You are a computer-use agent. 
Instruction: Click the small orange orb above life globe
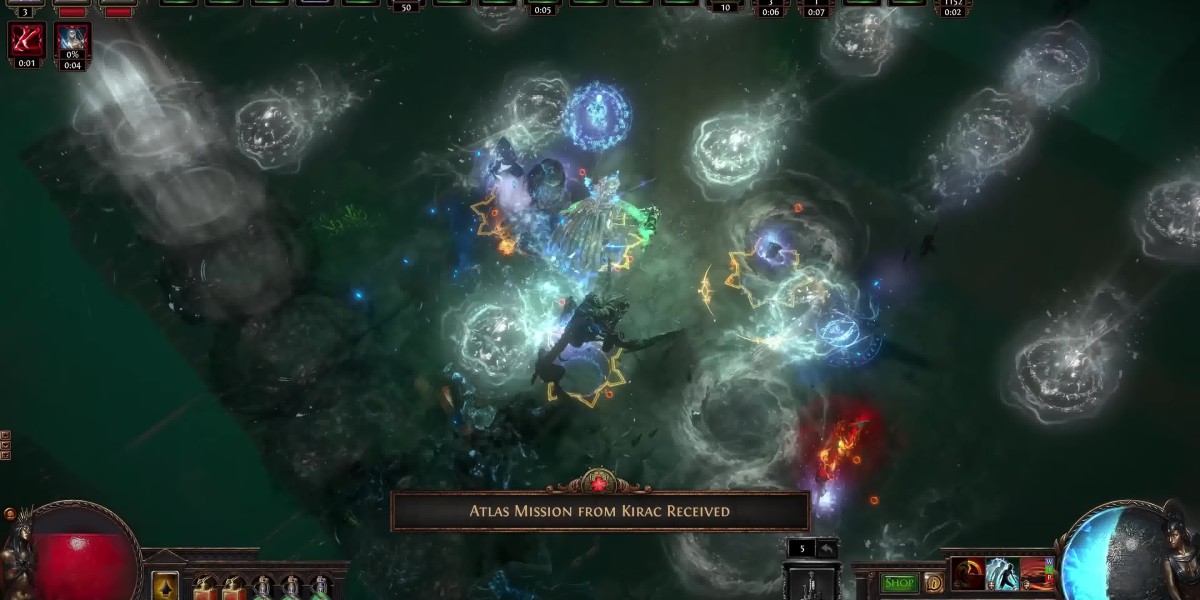pos(10,514)
